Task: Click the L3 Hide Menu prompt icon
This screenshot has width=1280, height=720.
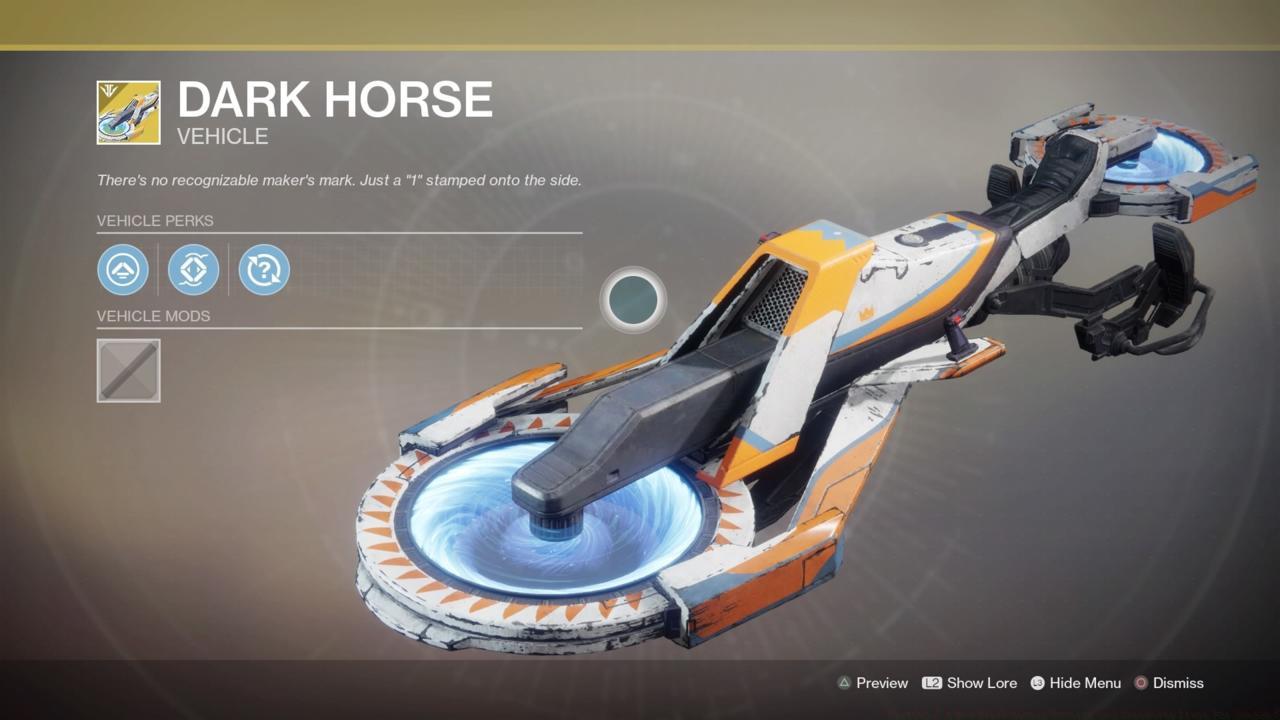Action: click(1037, 683)
